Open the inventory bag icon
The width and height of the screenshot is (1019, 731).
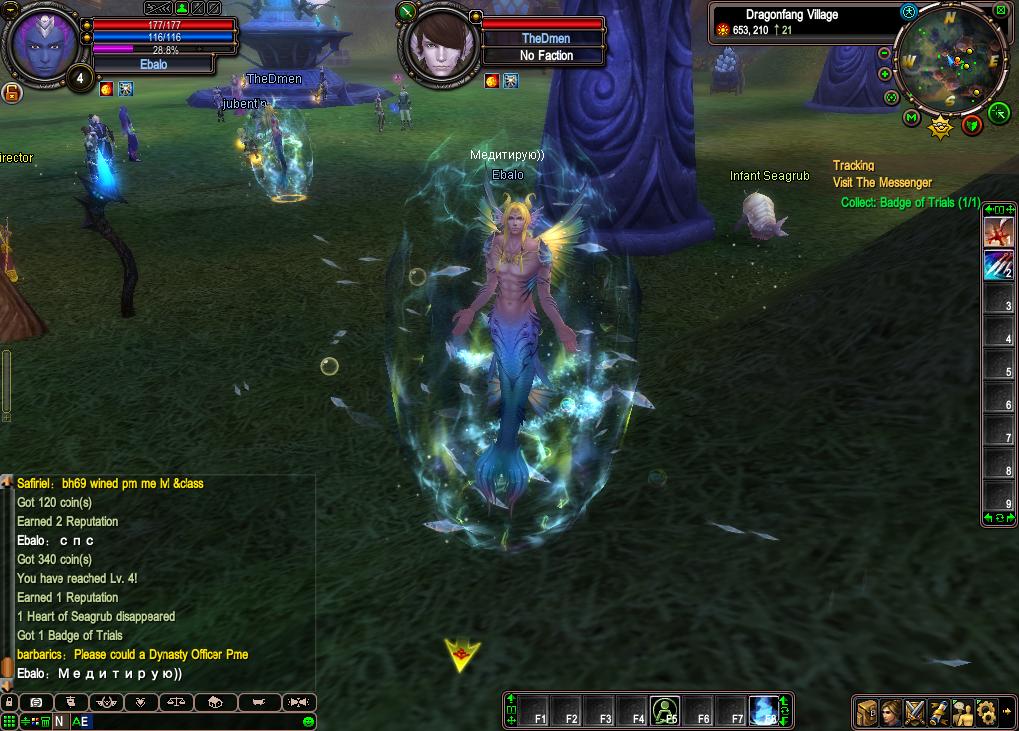point(866,712)
